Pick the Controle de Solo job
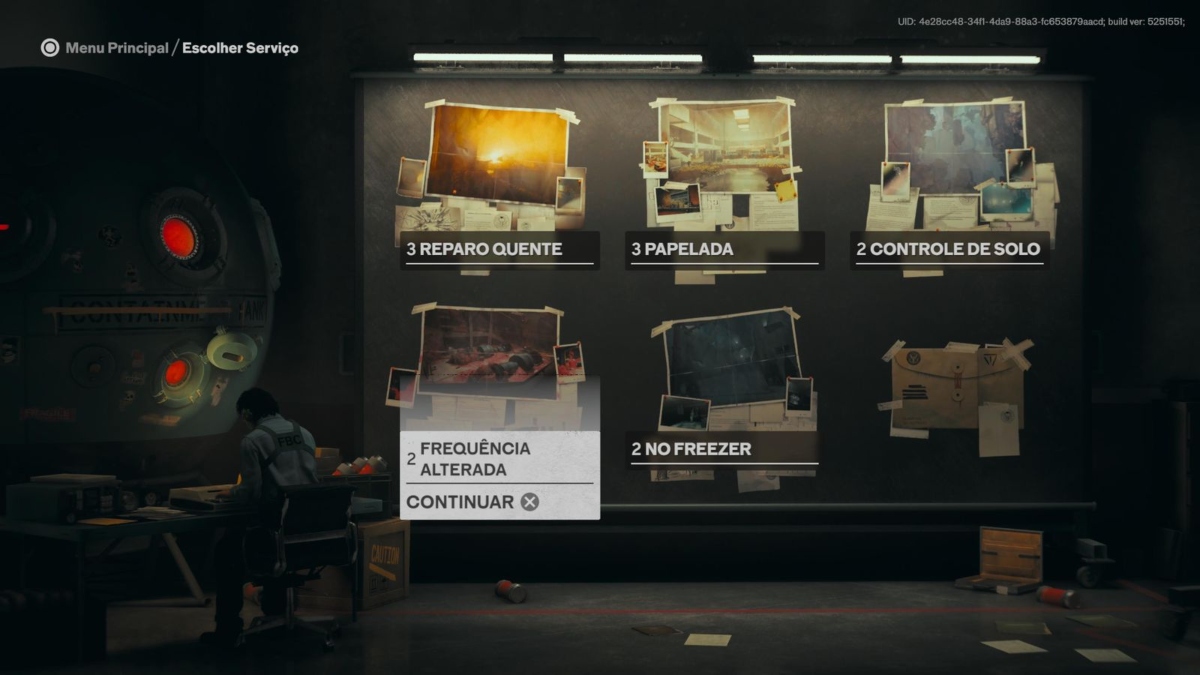The height and width of the screenshot is (675, 1200). [949, 249]
